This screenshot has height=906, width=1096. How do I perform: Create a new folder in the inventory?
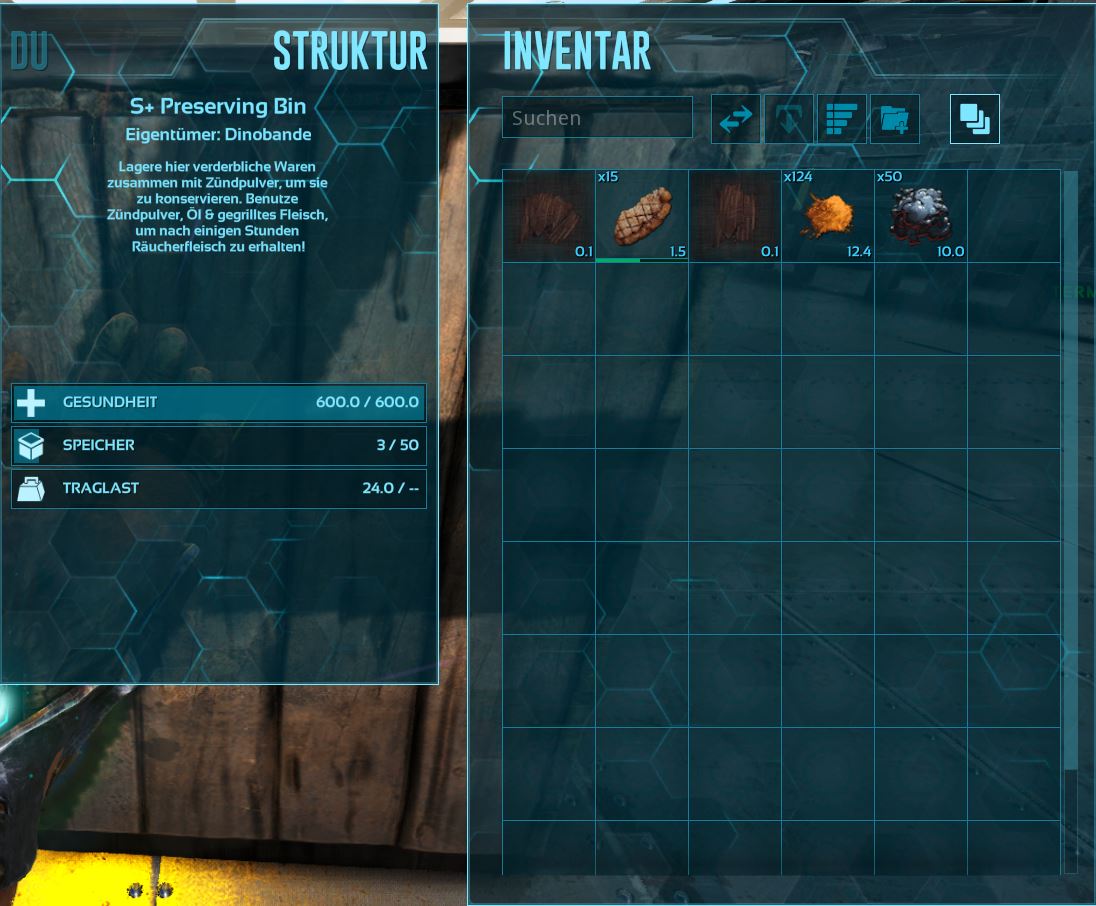click(x=895, y=119)
